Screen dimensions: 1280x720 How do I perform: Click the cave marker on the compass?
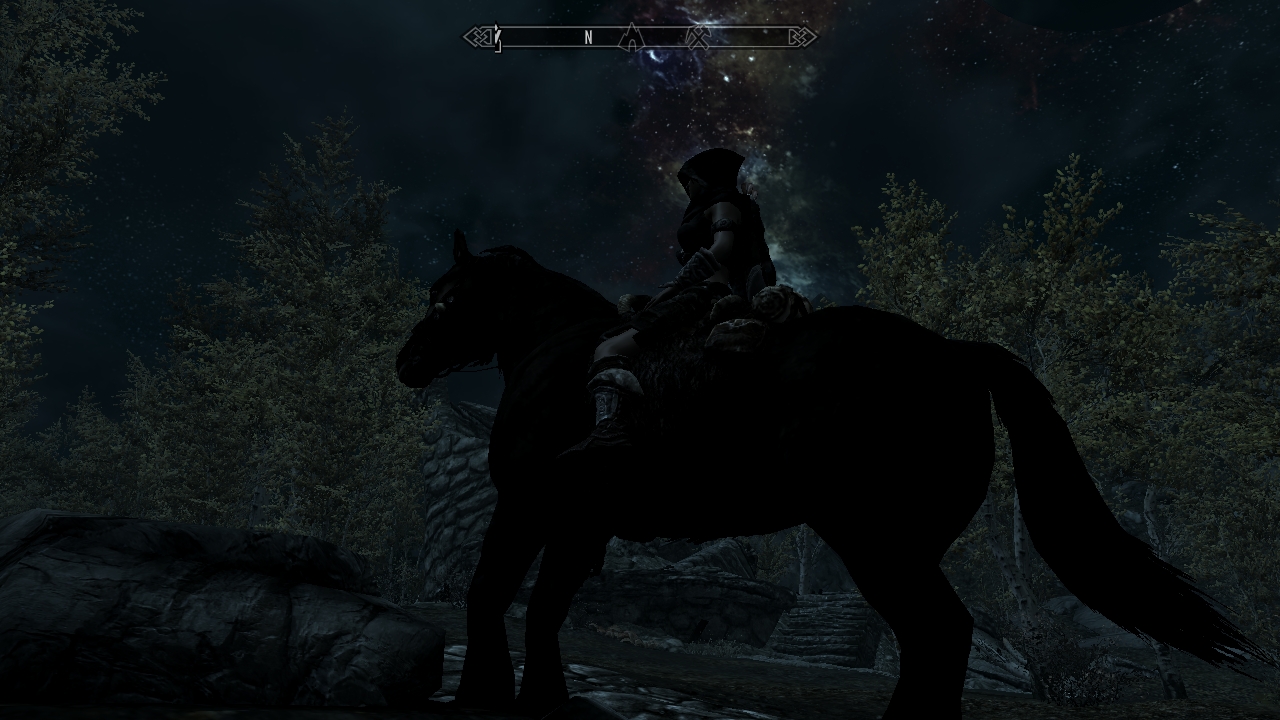tap(631, 38)
